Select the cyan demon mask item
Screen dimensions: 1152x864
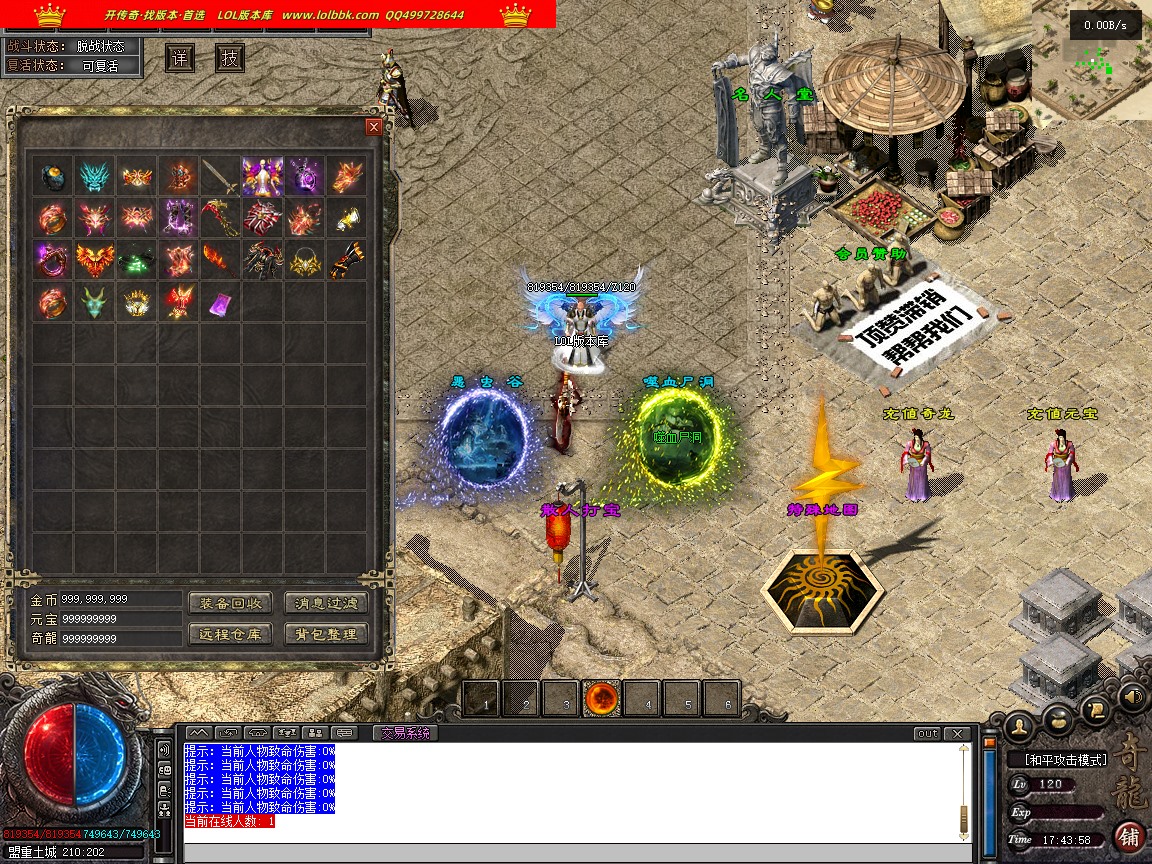tap(94, 176)
